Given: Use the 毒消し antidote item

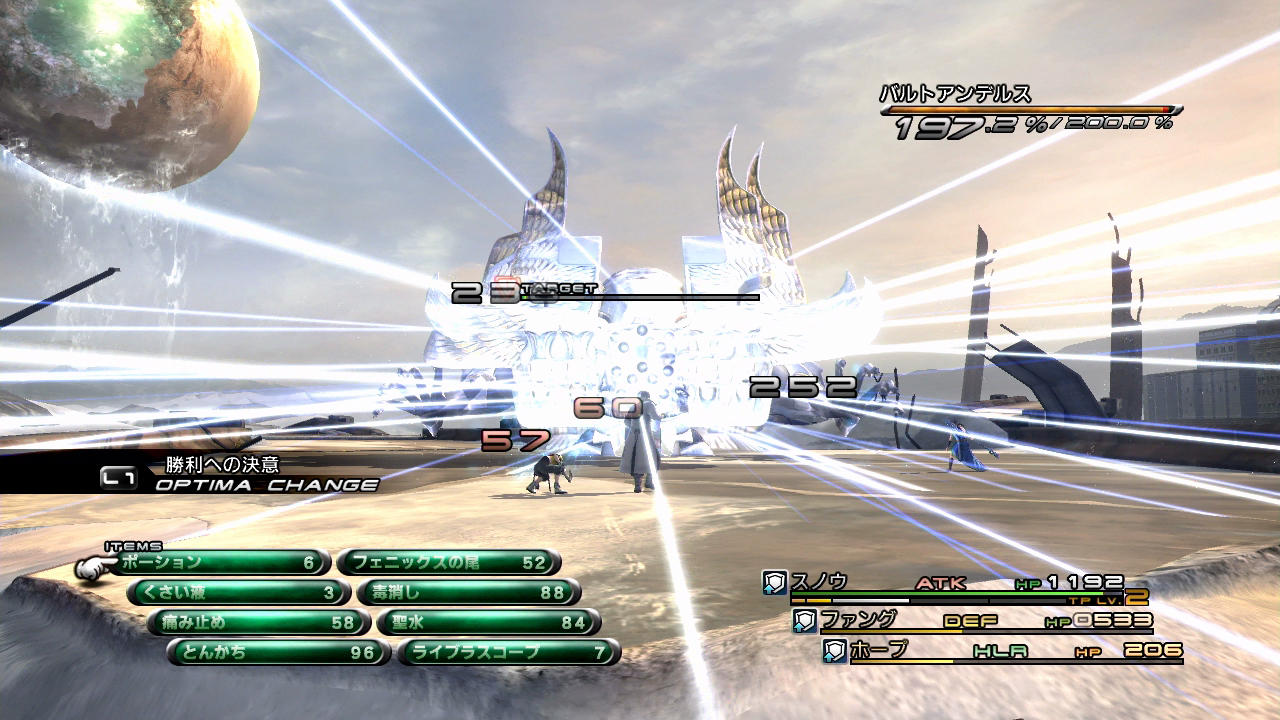Looking at the screenshot, I should tap(468, 593).
